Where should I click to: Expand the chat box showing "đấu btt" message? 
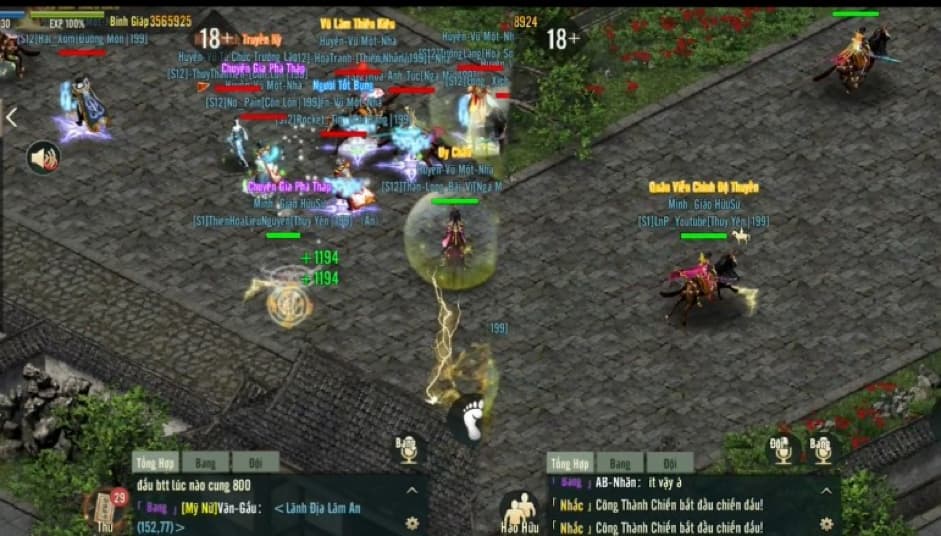(411, 490)
